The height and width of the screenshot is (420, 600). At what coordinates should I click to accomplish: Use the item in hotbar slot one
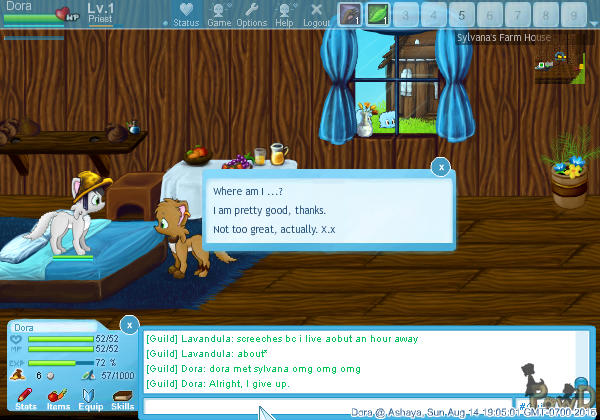pos(350,15)
